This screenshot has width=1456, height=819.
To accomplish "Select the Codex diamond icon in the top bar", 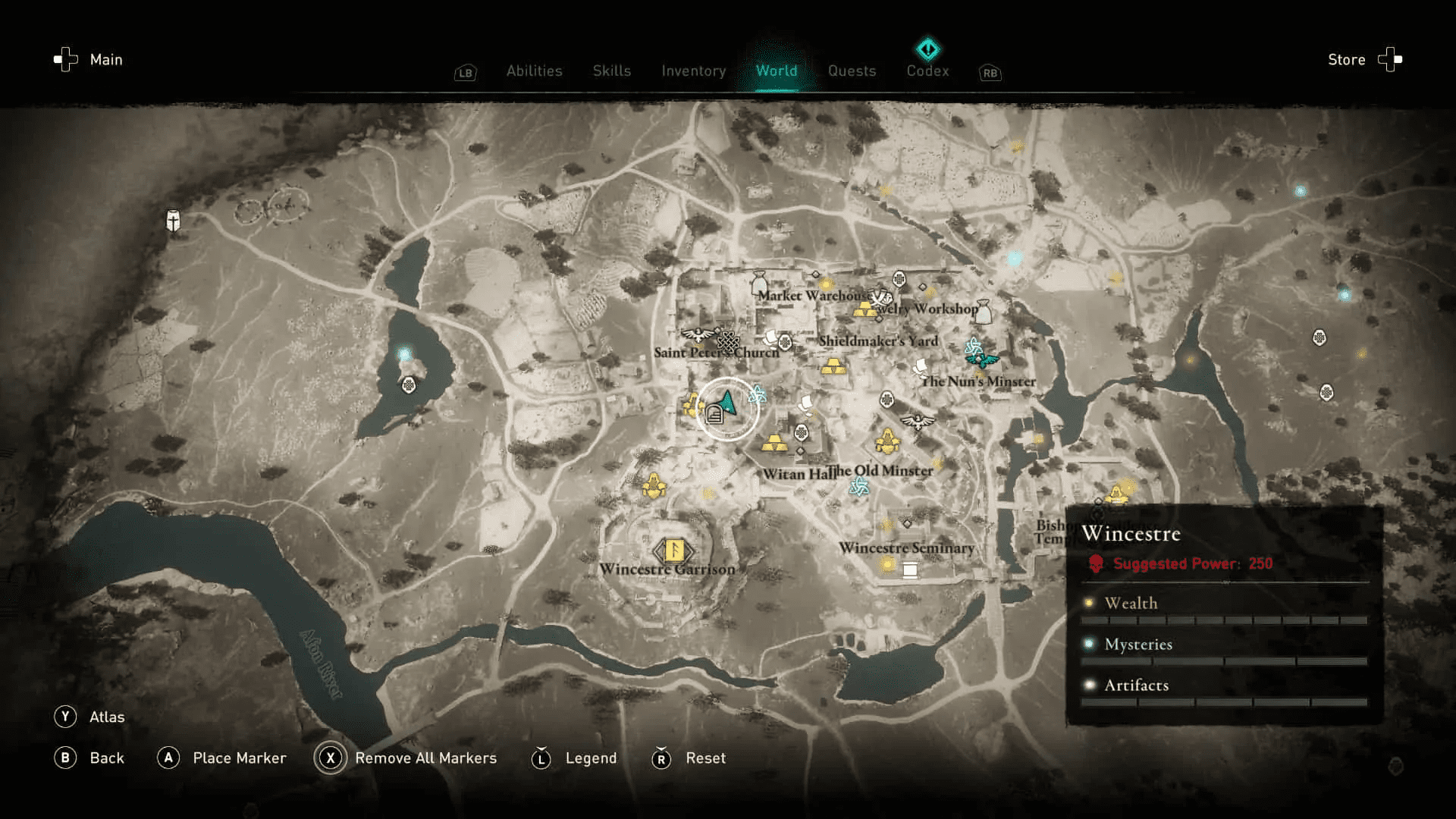I will (x=927, y=49).
